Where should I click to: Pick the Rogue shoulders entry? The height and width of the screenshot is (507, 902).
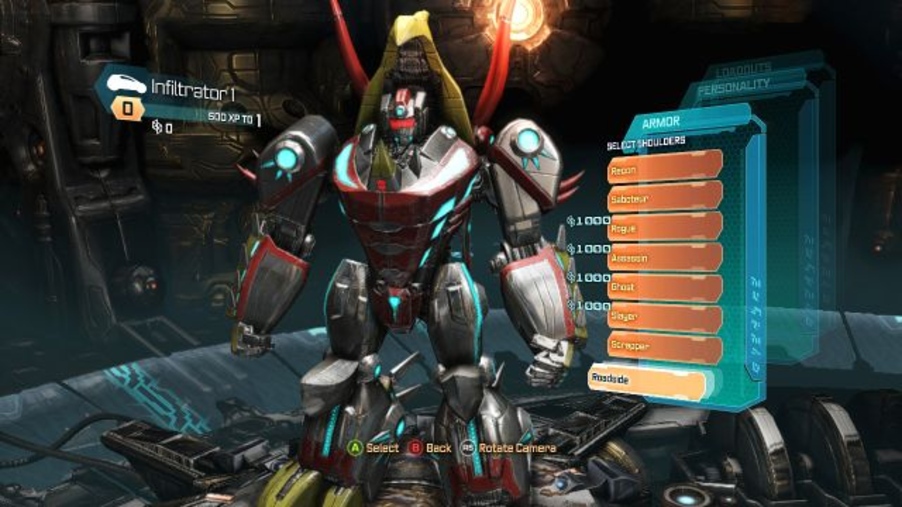664,229
